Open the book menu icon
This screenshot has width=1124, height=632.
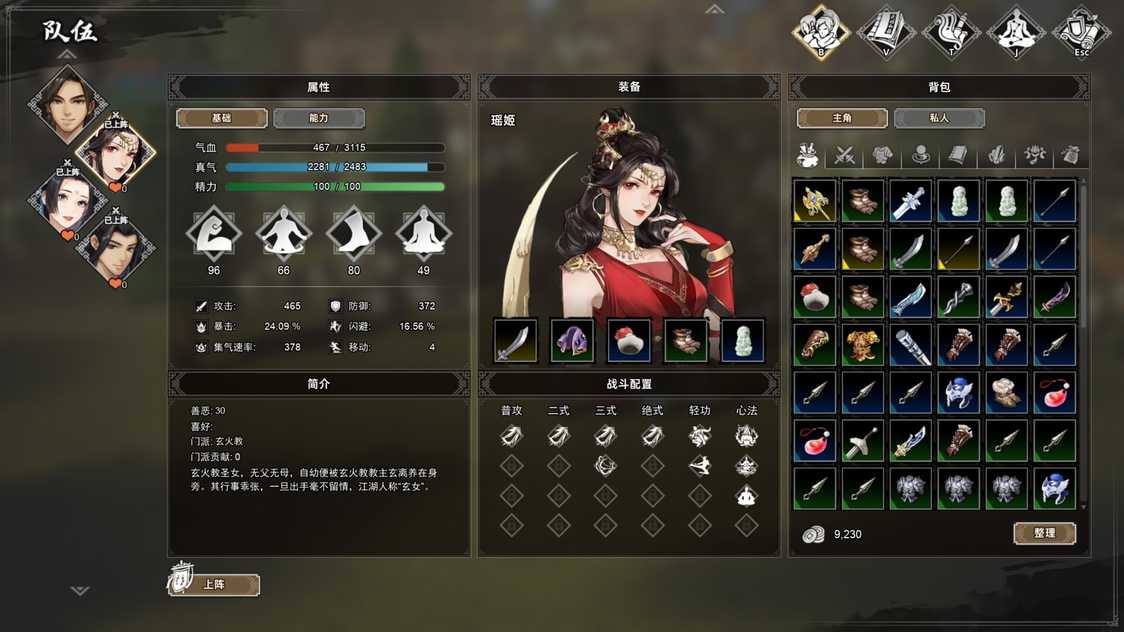point(886,32)
